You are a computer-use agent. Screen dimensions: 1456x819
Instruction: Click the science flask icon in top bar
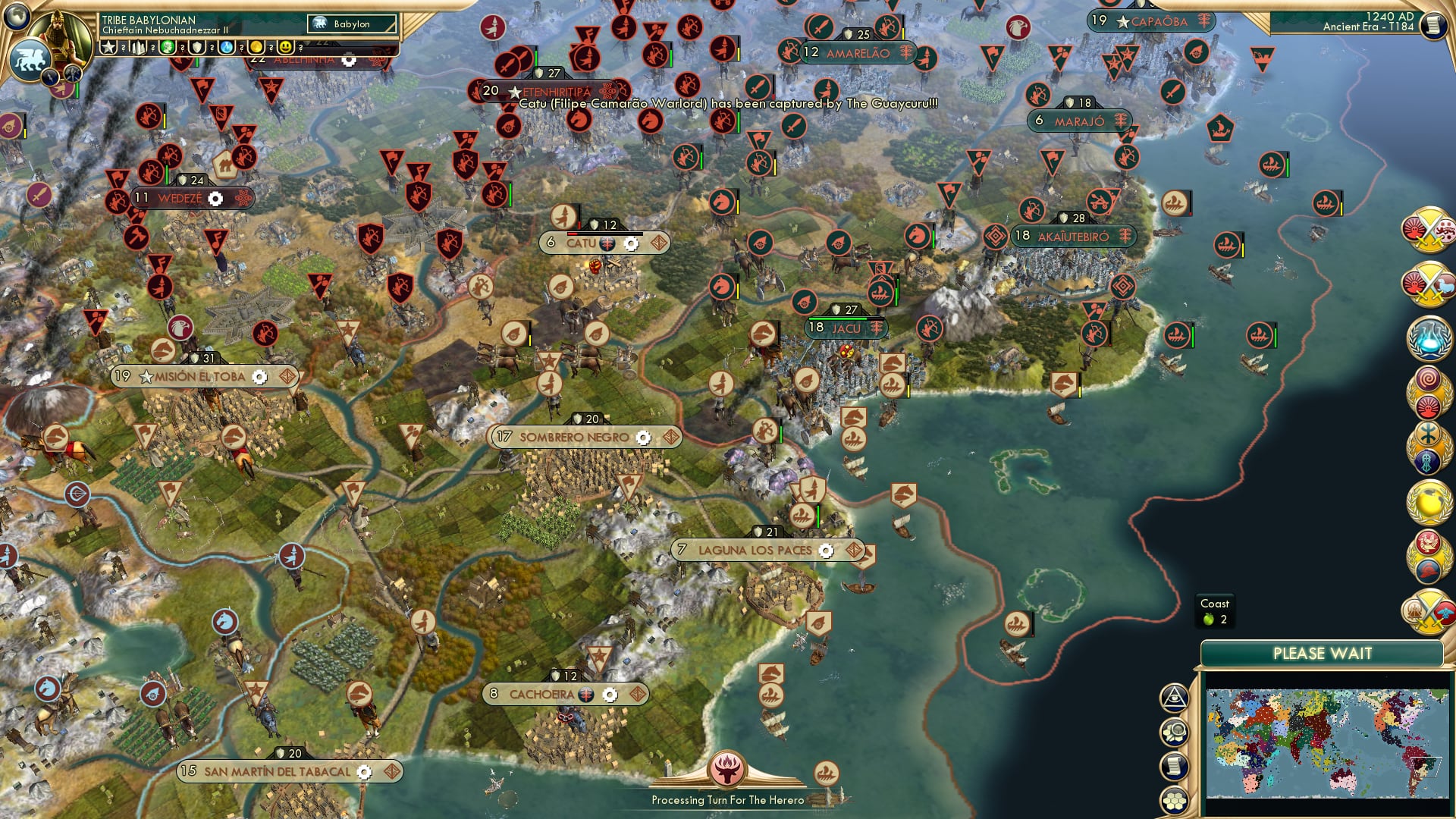click(226, 47)
